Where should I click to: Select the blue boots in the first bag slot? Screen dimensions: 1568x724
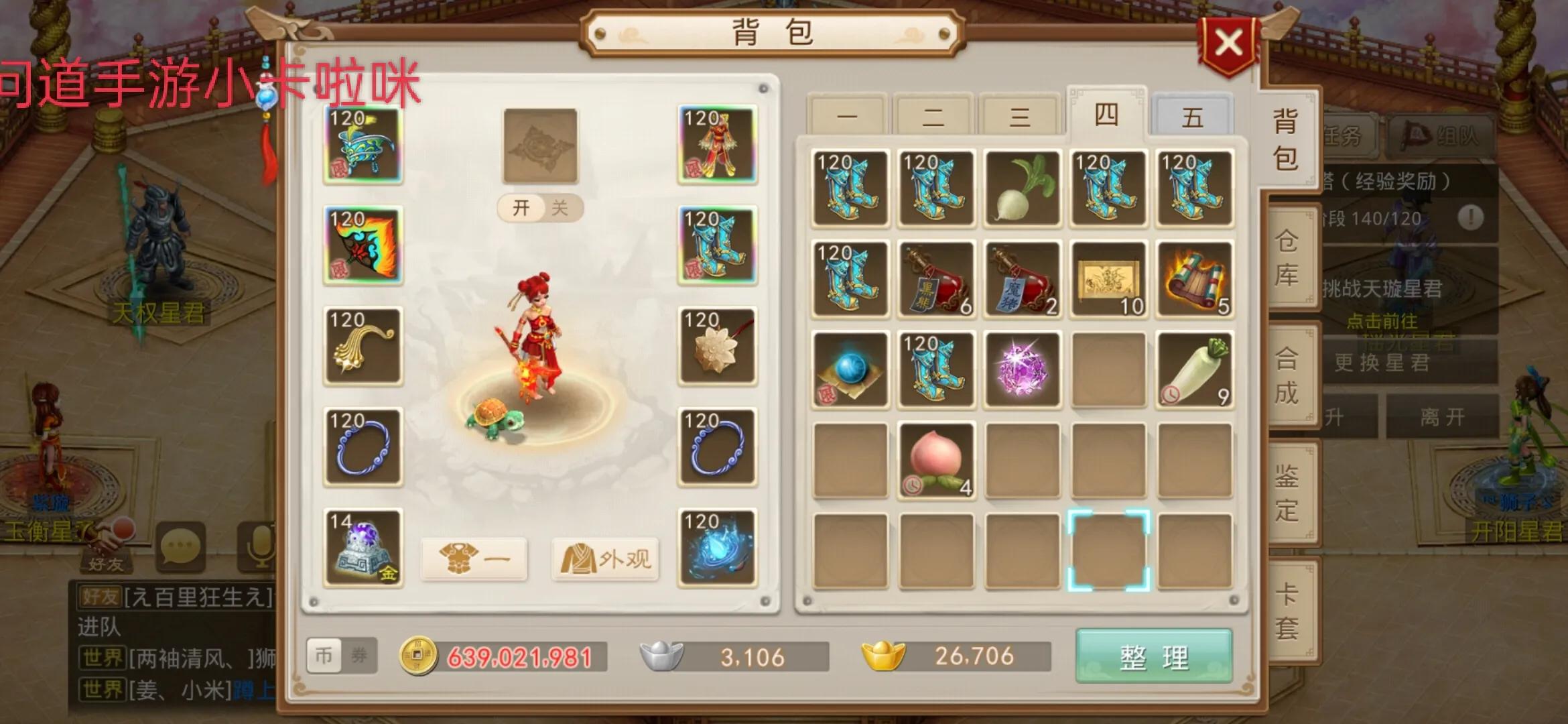coord(850,189)
